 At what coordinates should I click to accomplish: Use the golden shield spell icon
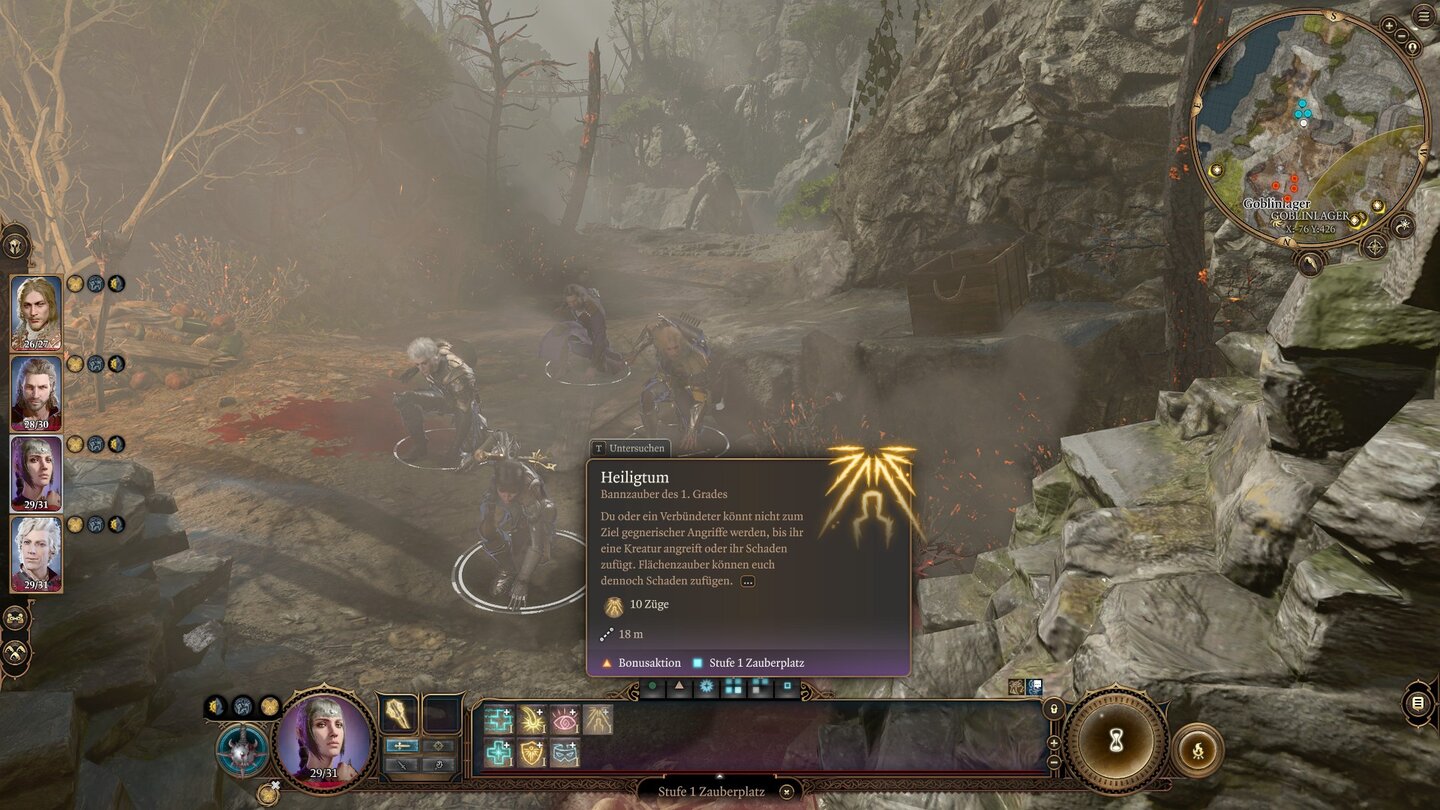pos(531,753)
